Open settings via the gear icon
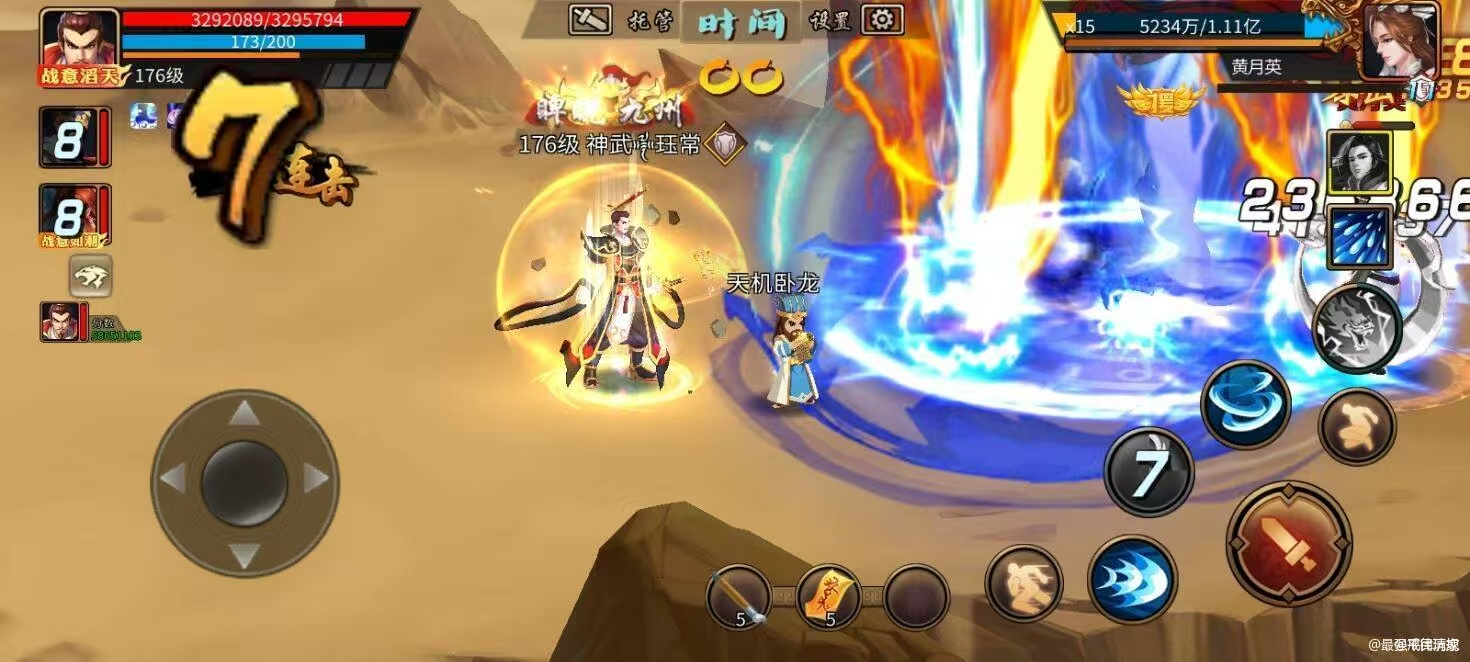Image resolution: width=1470 pixels, height=662 pixels. (881, 19)
